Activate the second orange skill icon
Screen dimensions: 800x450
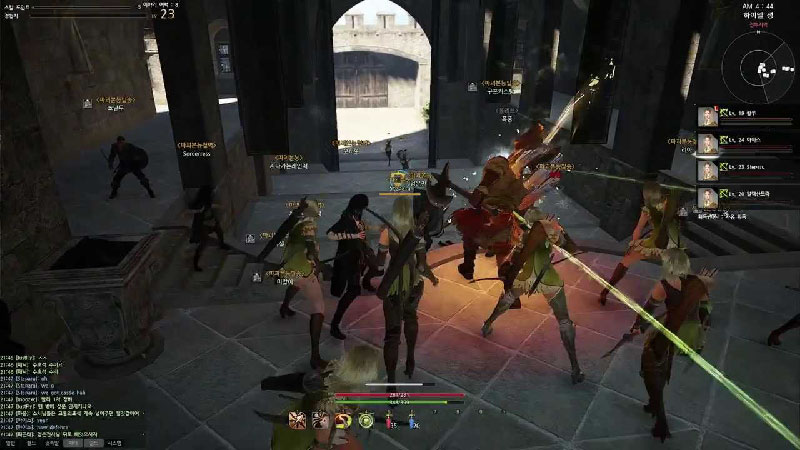pyautogui.click(x=320, y=420)
